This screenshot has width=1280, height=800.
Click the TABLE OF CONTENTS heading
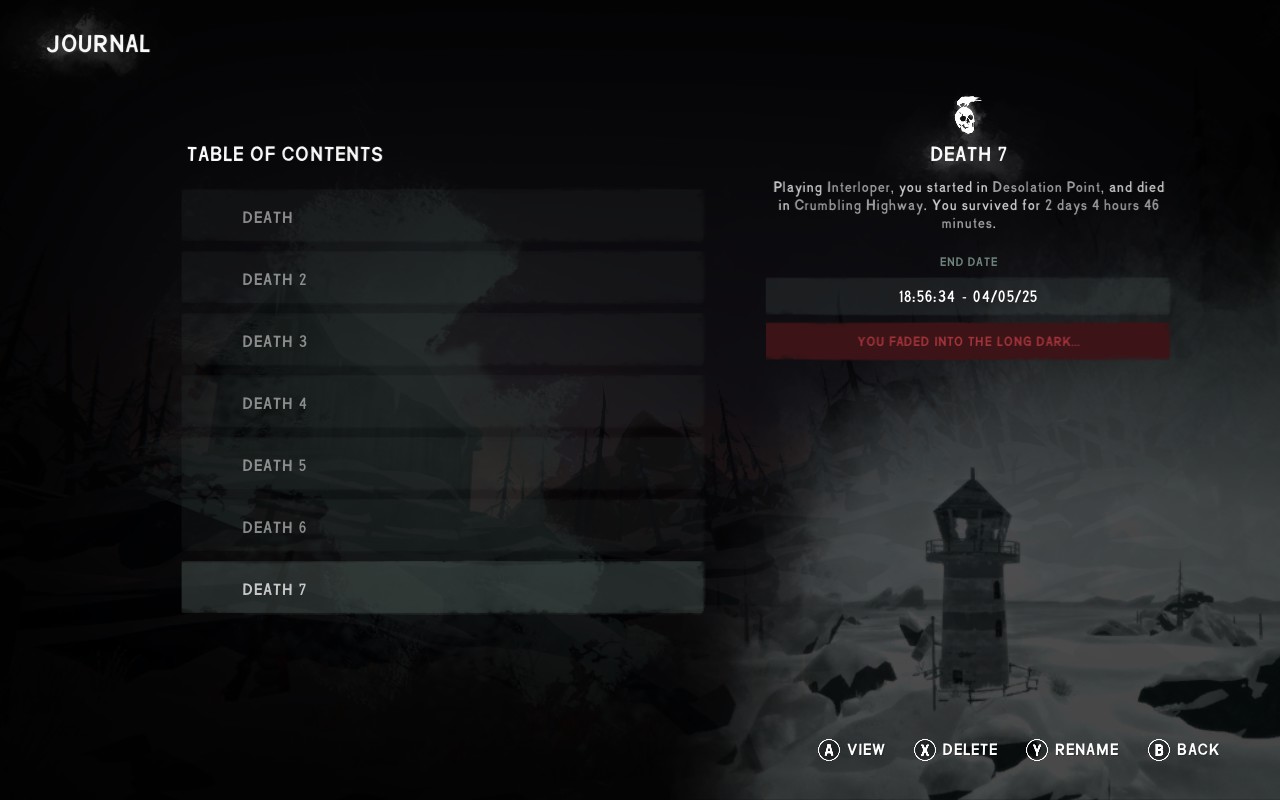point(283,154)
